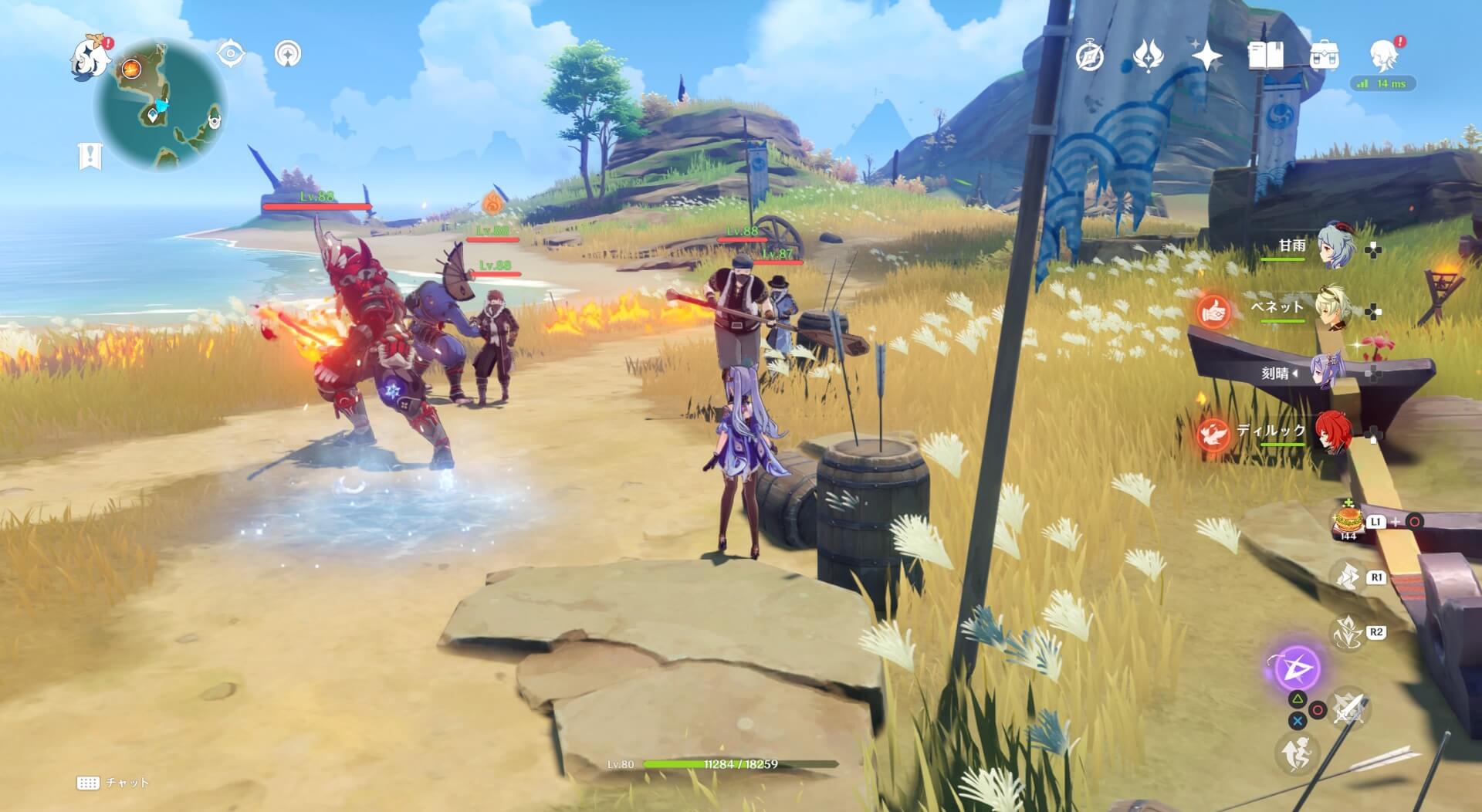Open the quest marker bookmark icon
Screen dimensions: 1482x812
[x=90, y=156]
